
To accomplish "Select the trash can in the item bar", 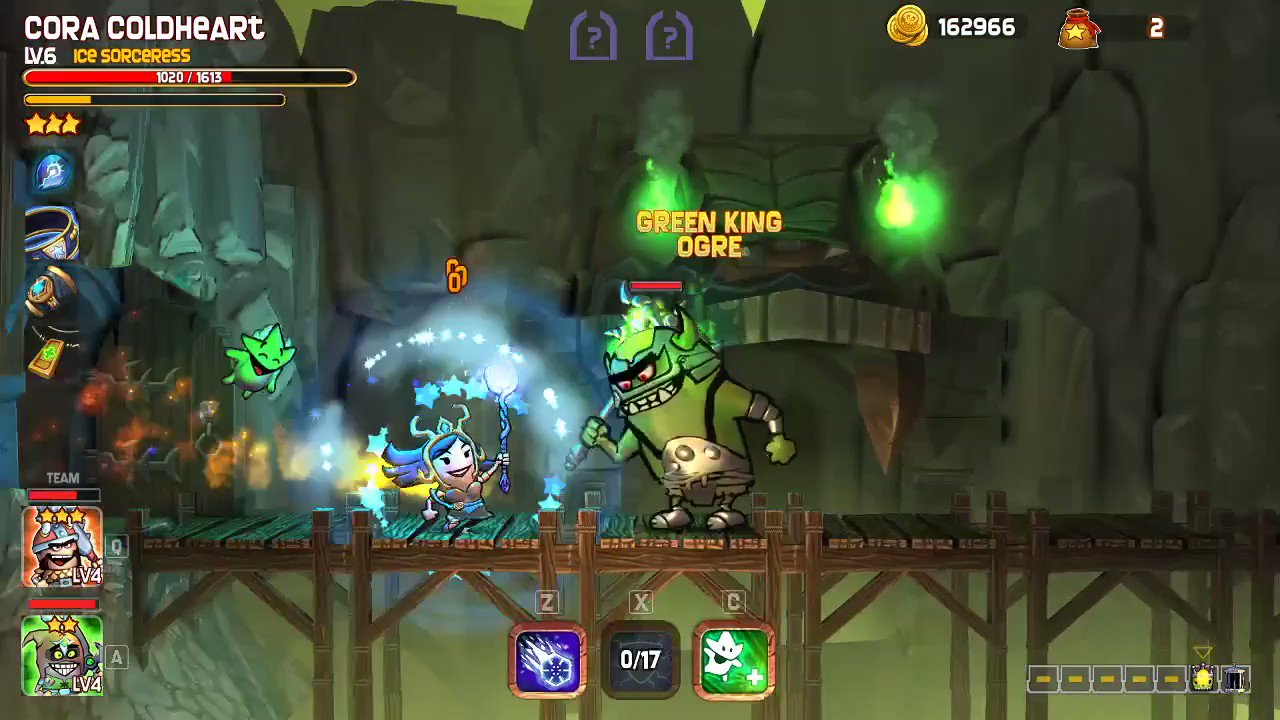I will (1237, 679).
